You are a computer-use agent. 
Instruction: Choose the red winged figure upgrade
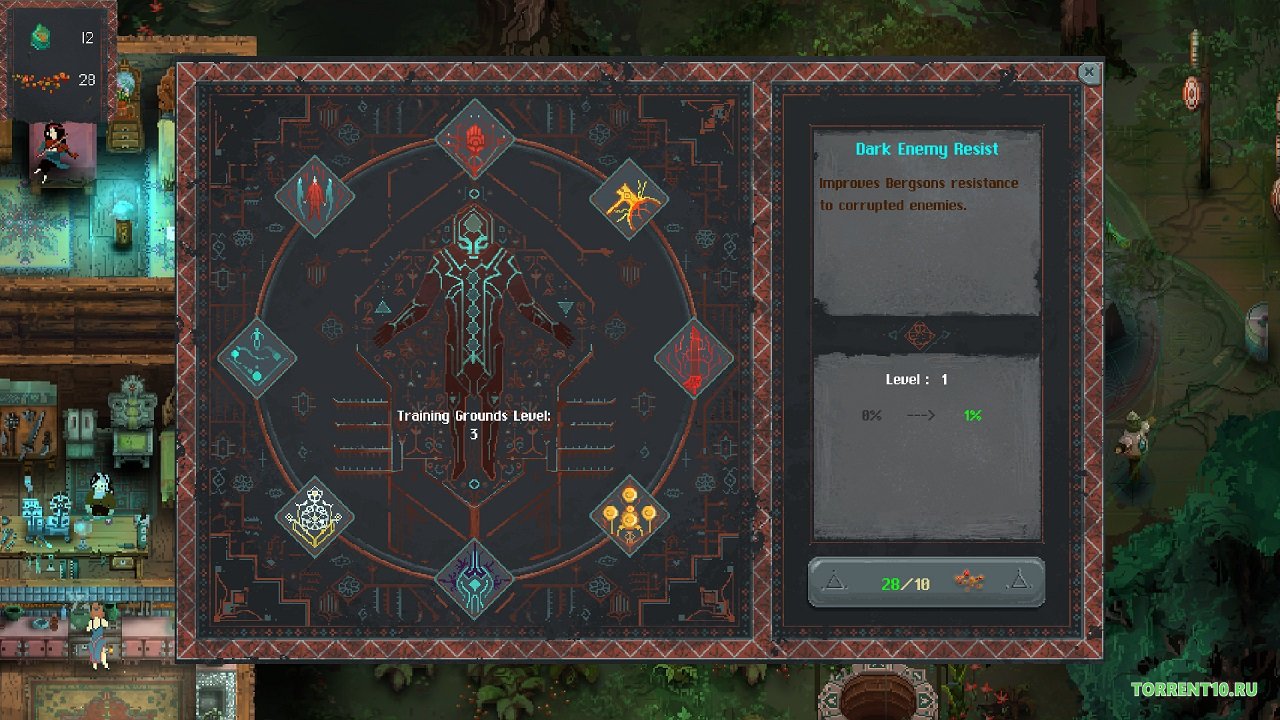[315, 196]
